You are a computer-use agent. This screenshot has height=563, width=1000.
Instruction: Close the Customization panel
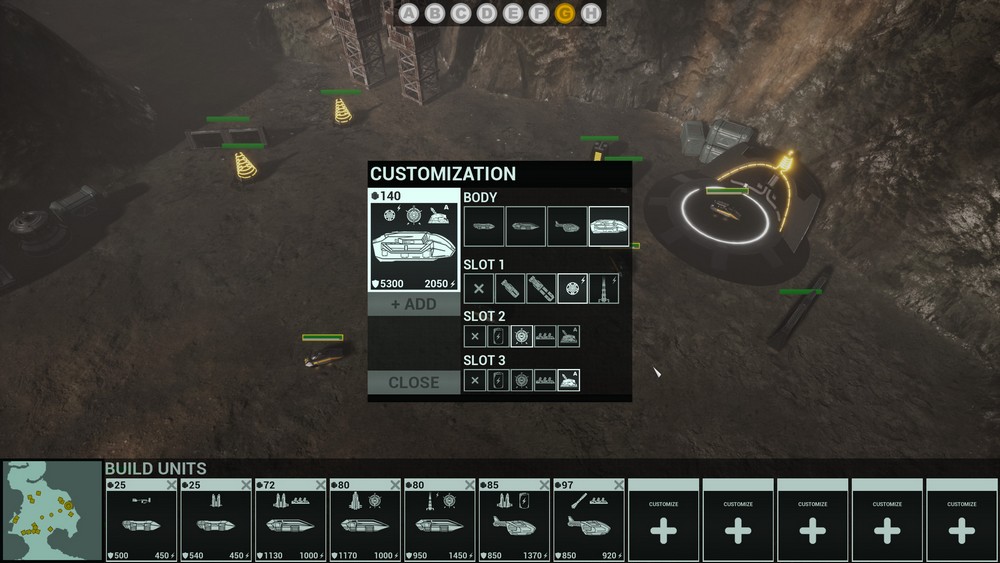click(x=414, y=382)
